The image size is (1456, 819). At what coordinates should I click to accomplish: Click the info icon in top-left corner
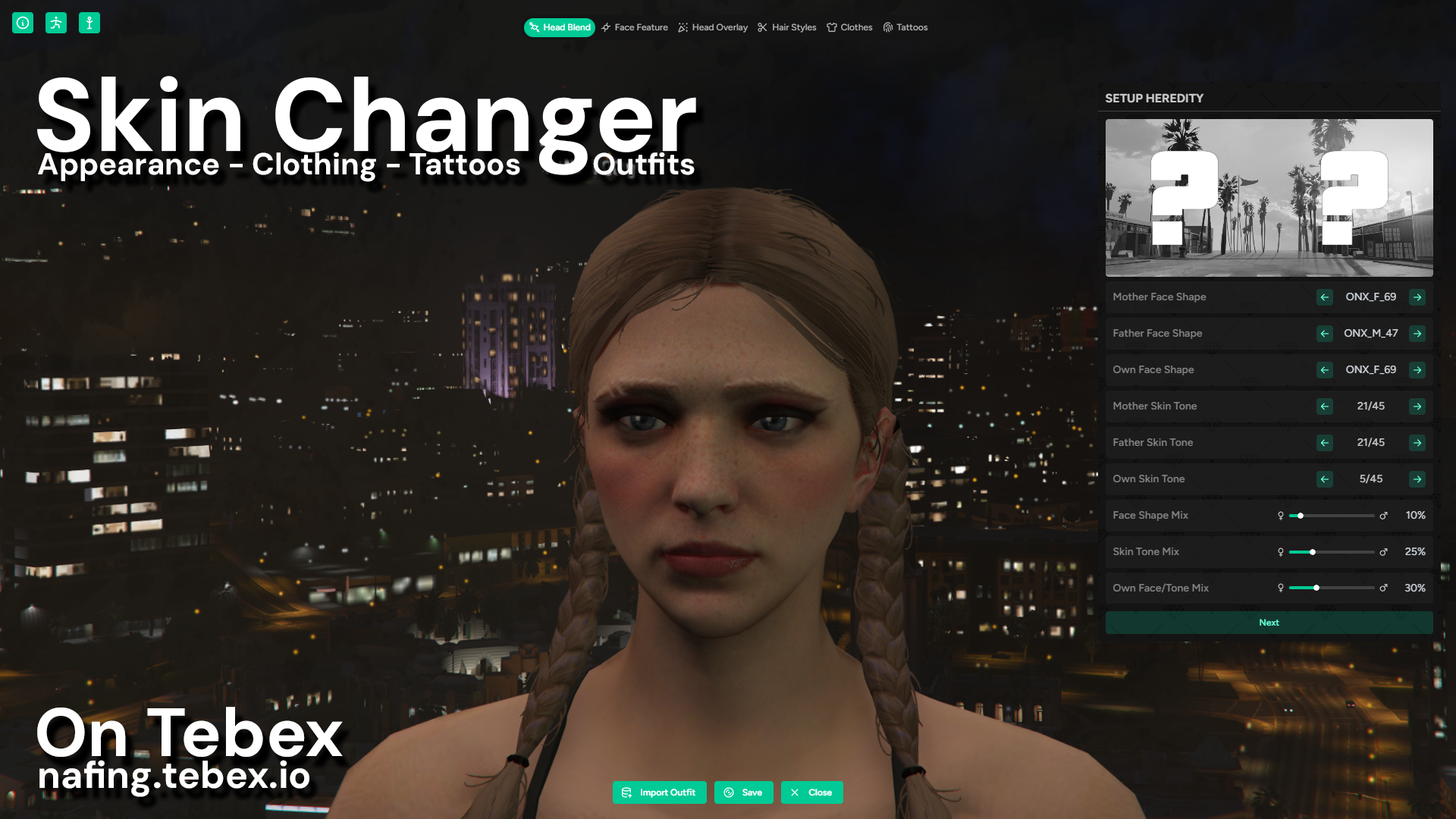click(x=22, y=22)
